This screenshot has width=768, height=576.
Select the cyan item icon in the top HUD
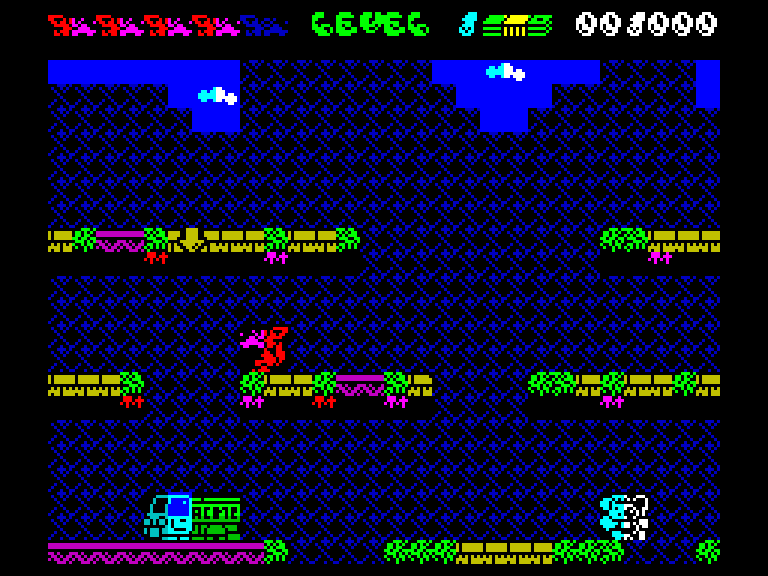[468, 24]
